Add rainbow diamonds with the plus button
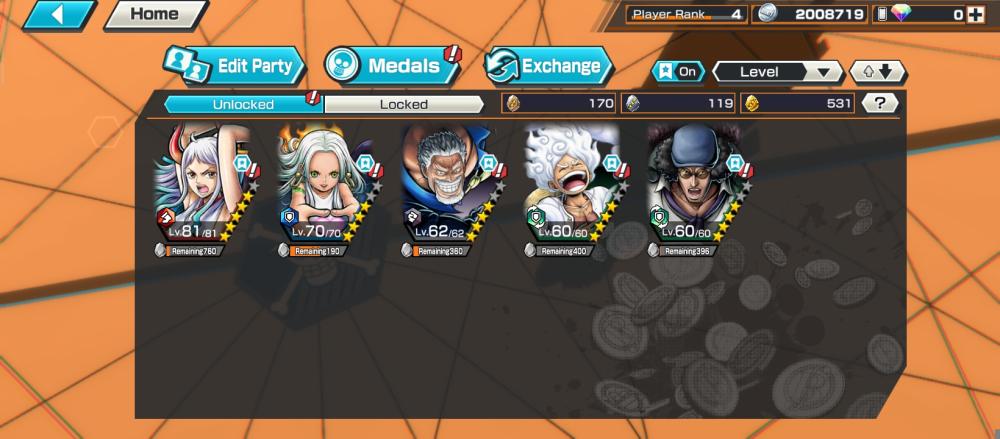This screenshot has height=439, width=1000. coord(976,14)
